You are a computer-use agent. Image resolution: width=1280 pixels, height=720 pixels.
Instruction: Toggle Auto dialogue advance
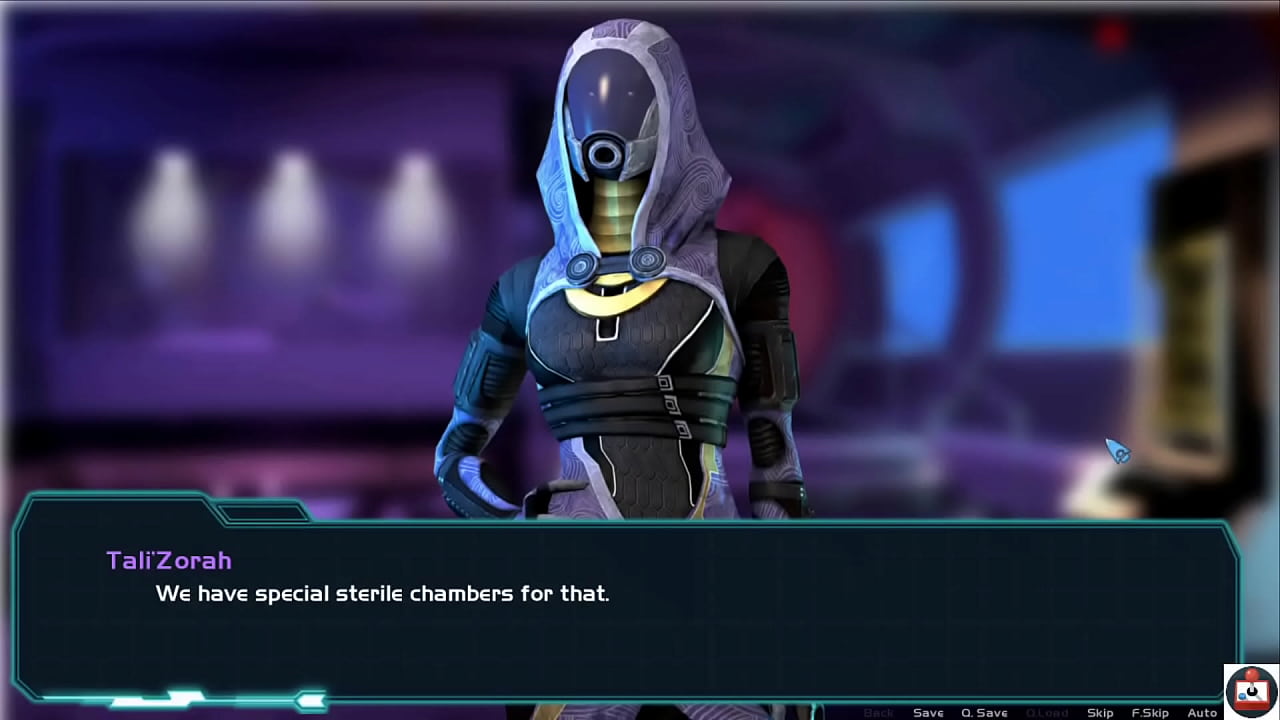(1202, 712)
